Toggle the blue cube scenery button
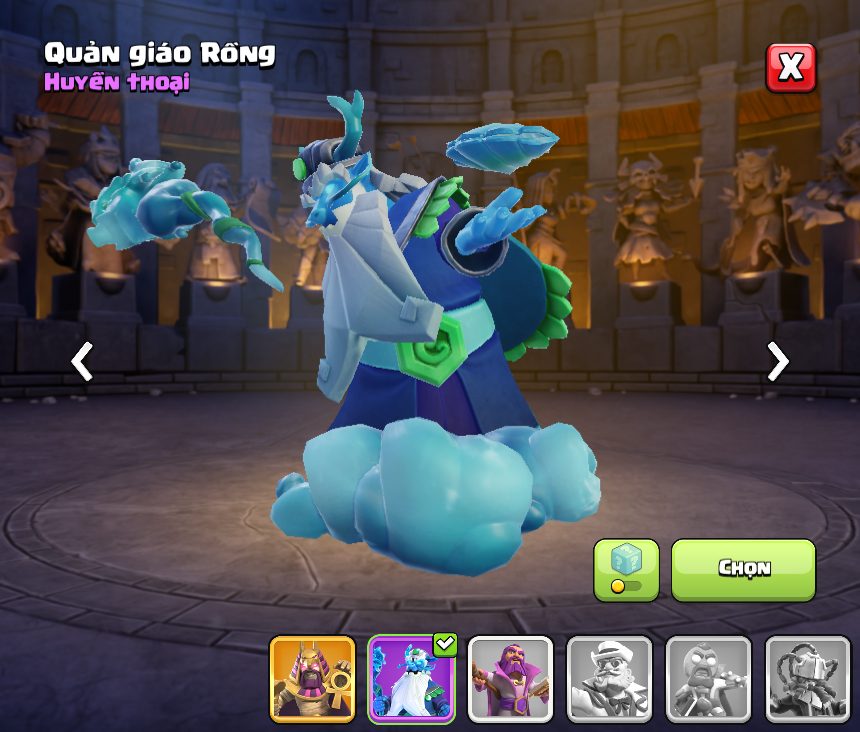Viewport: 860px width, 732px height. pyautogui.click(x=626, y=569)
